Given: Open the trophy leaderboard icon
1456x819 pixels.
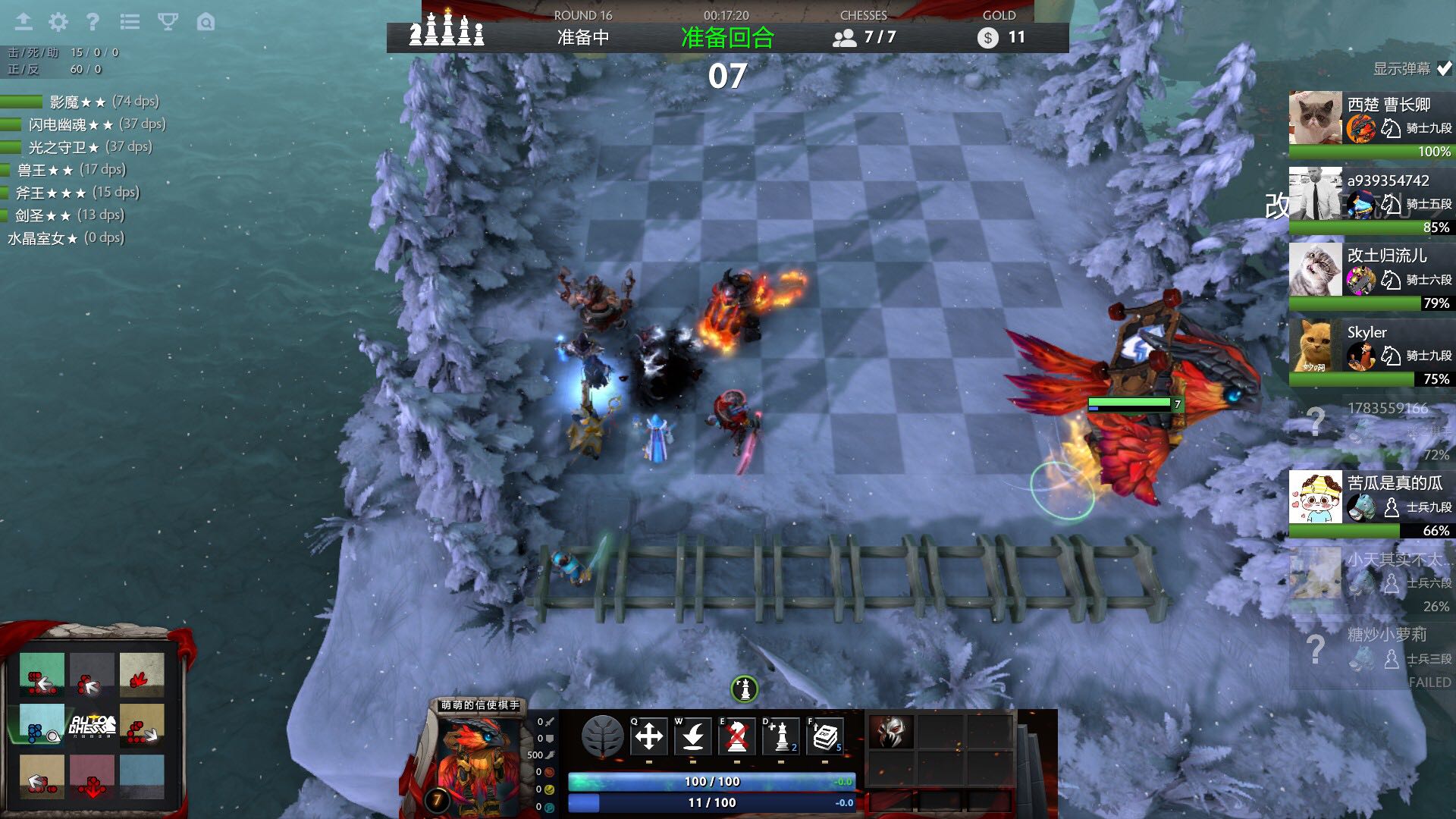Looking at the screenshot, I should (168, 22).
